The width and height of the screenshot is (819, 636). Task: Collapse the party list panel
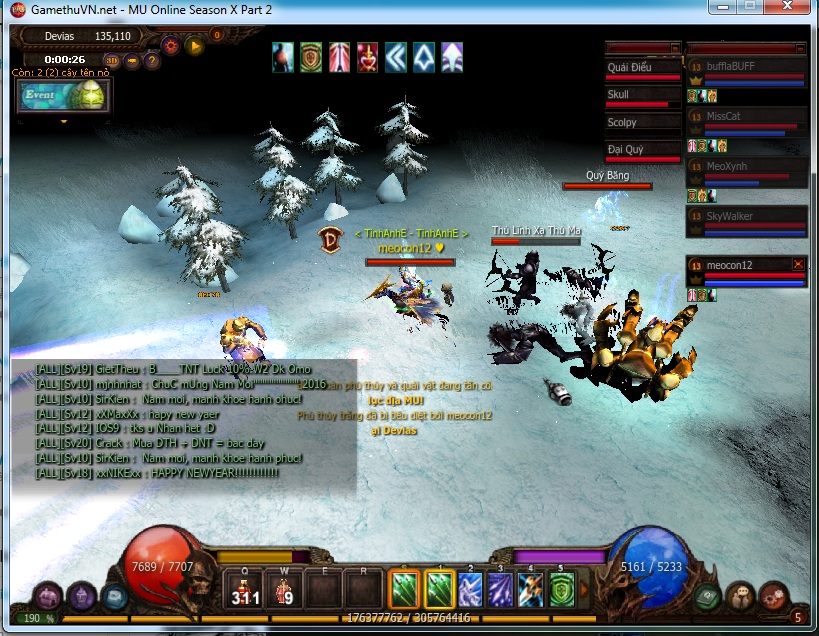coord(799,47)
